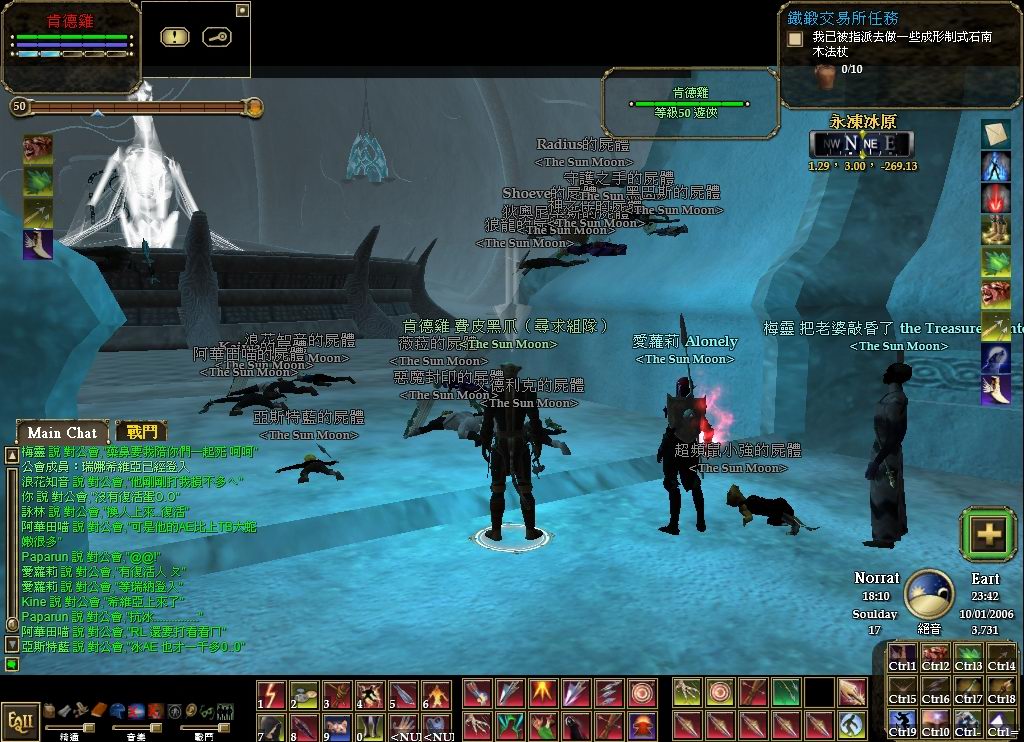Select the roaring beast effect icon
This screenshot has height=742, width=1024.
pos(38,149)
